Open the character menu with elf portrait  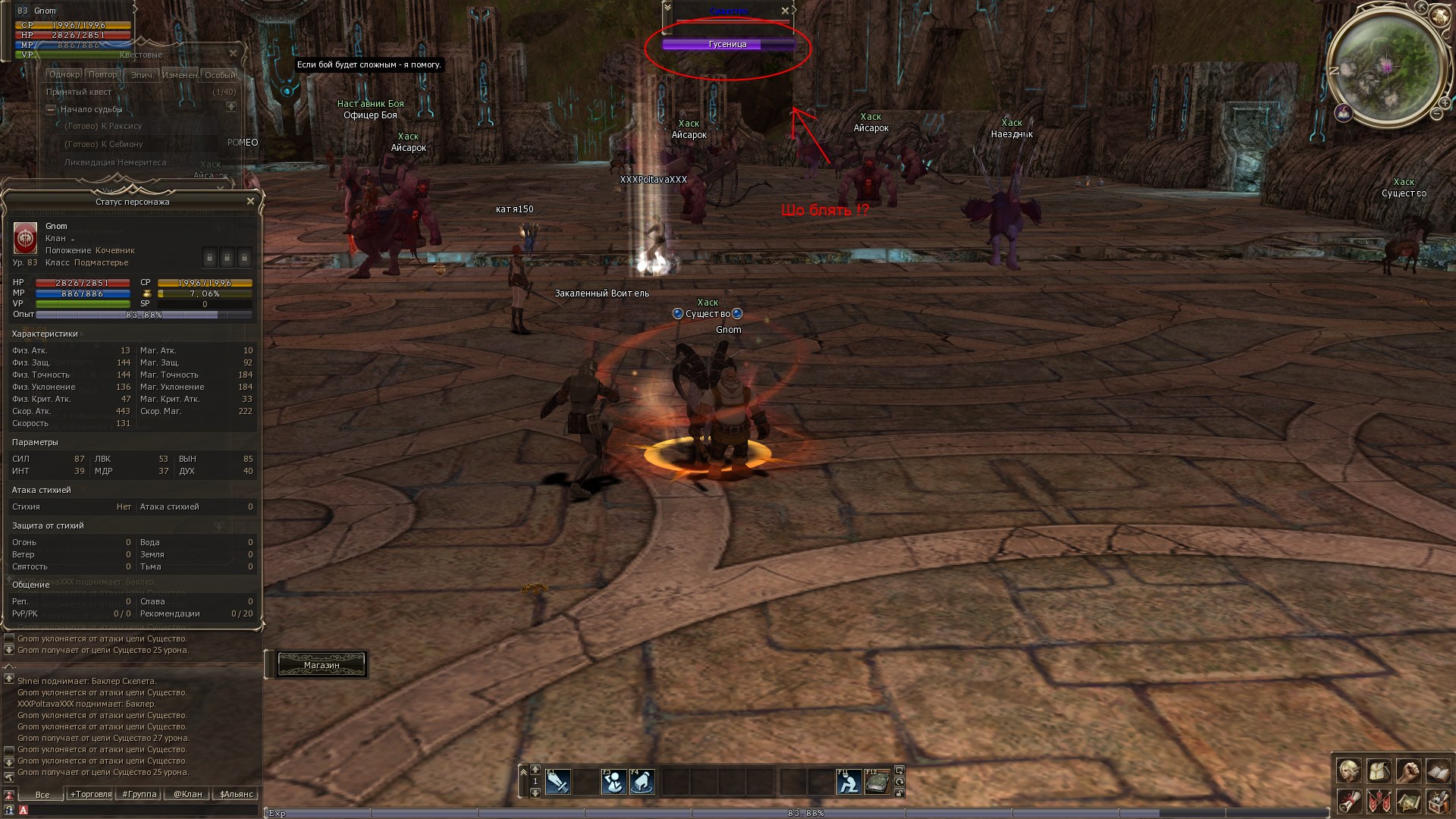tap(1348, 771)
